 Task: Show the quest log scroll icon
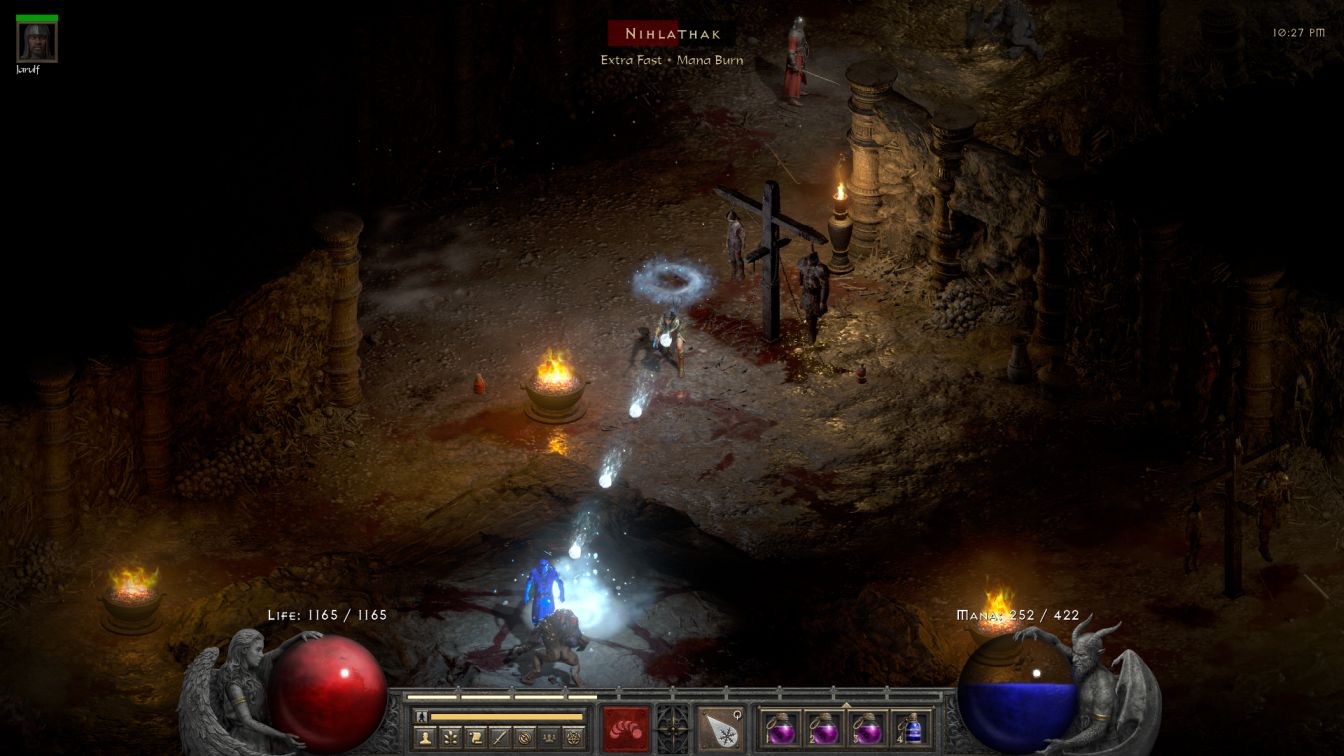click(475, 738)
